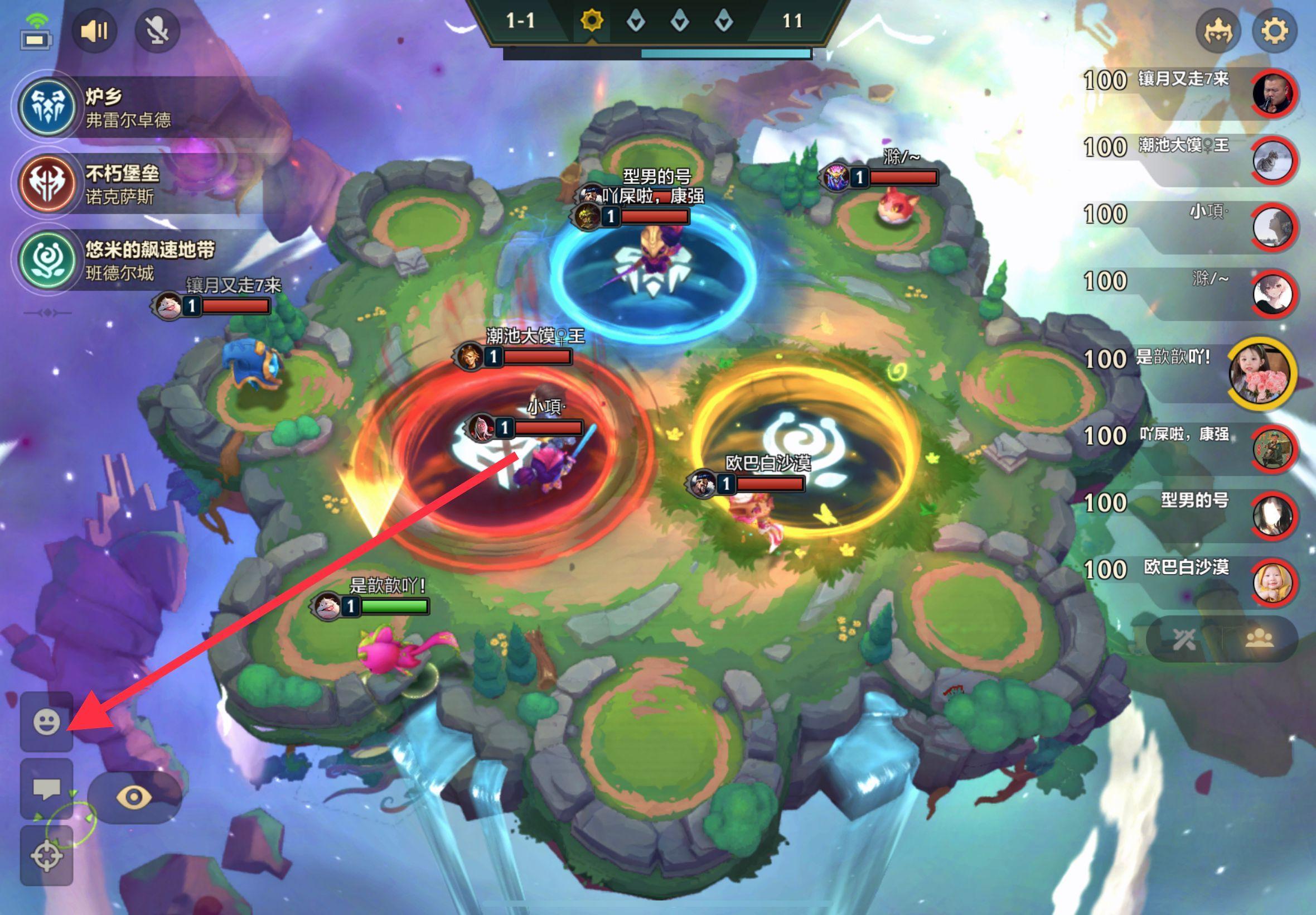Open the crown helmet icon menu
The width and height of the screenshot is (1316, 915).
1217,31
